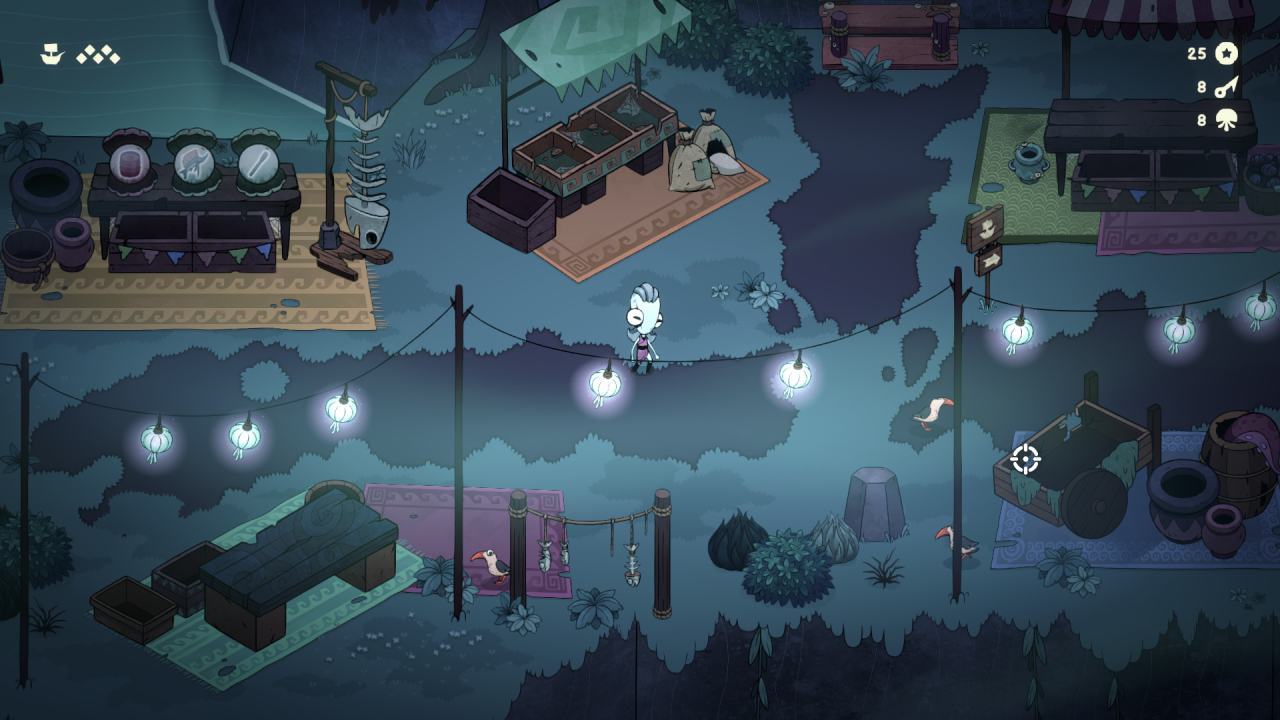
Task: Select the star coin currency icon
Action: (x=1227, y=54)
